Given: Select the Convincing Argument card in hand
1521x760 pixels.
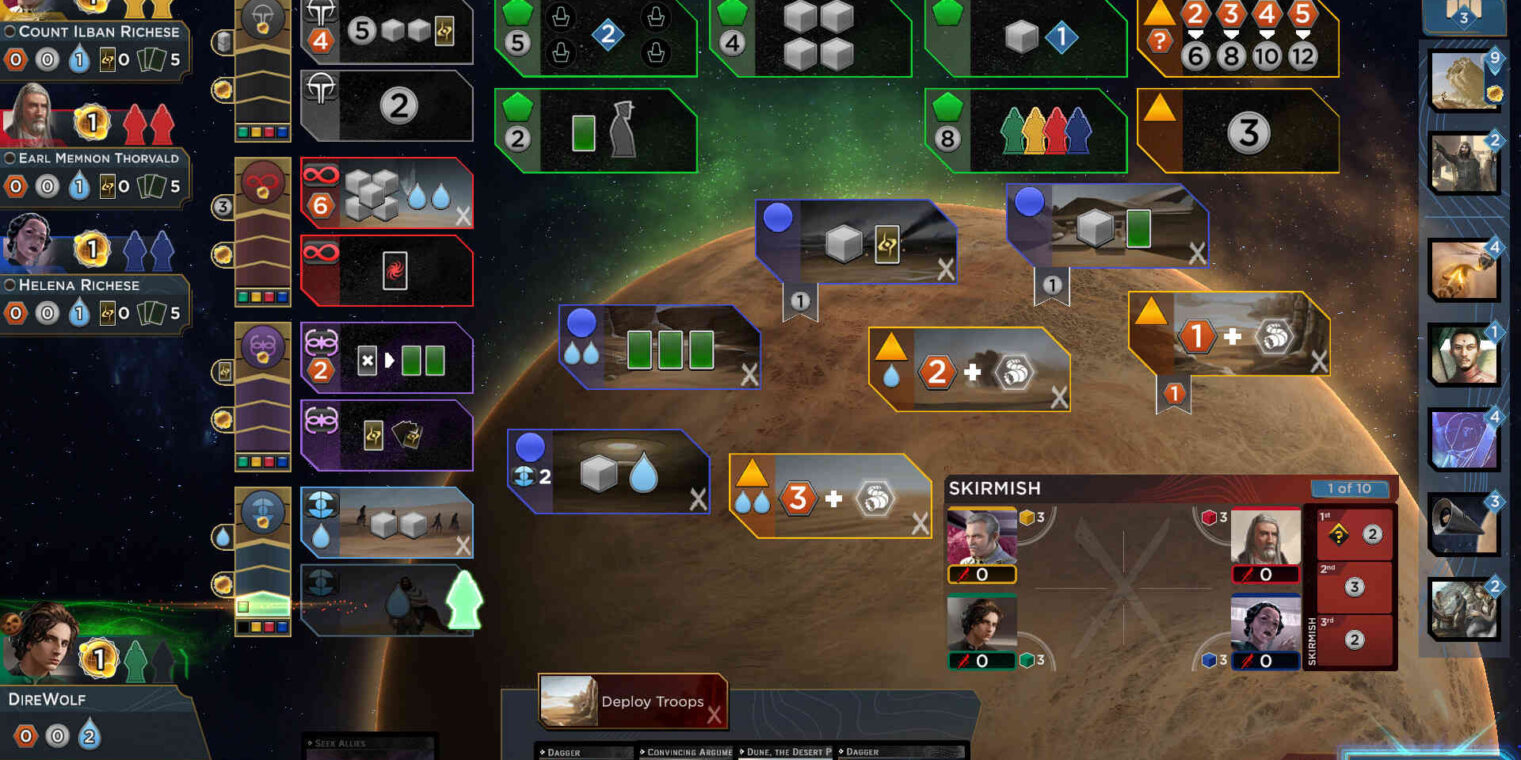Looking at the screenshot, I should click(x=688, y=752).
